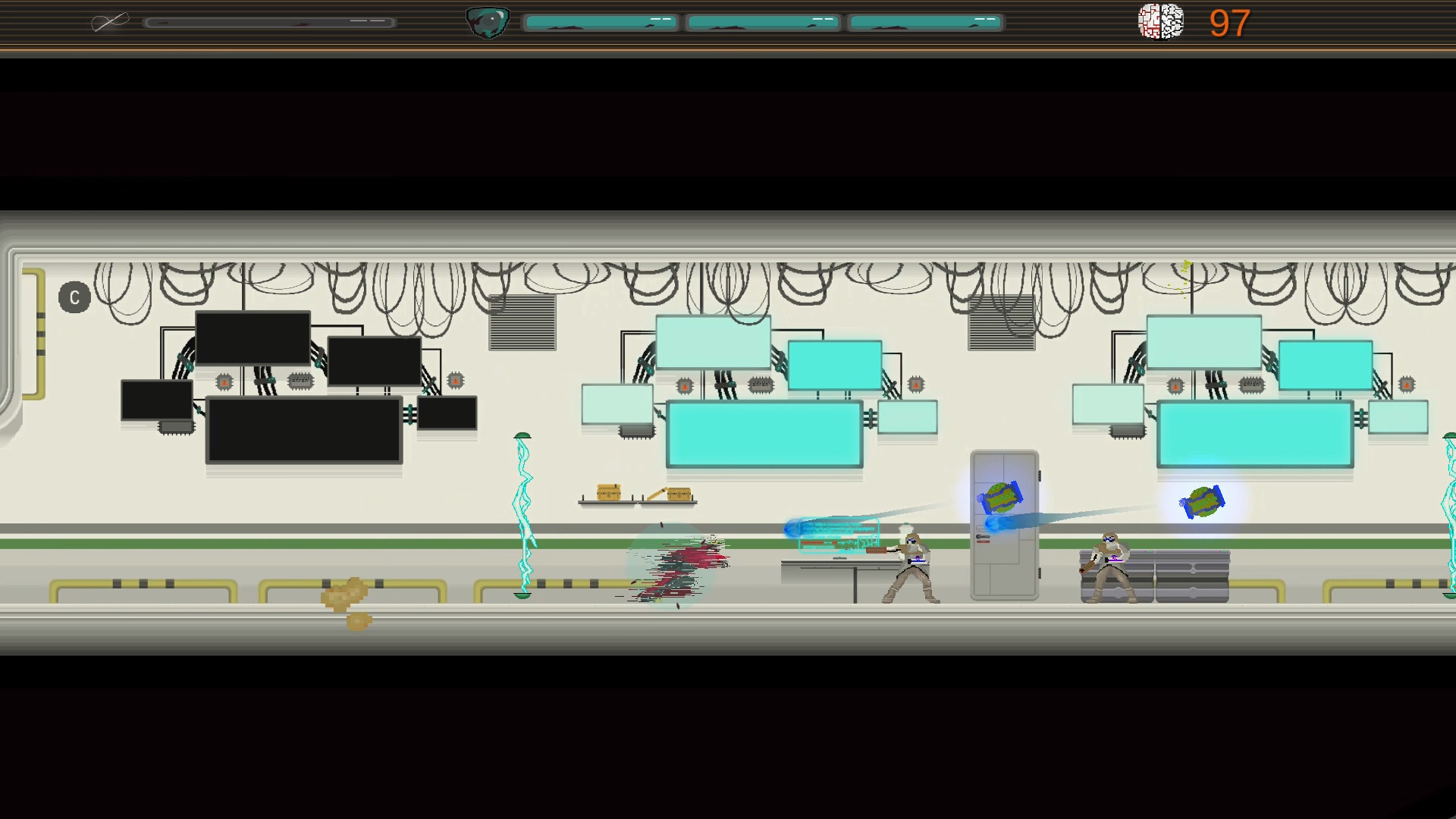Select the teal fish shield emblem in the HUD
Viewport: 1456px width, 819px height.
[x=488, y=22]
